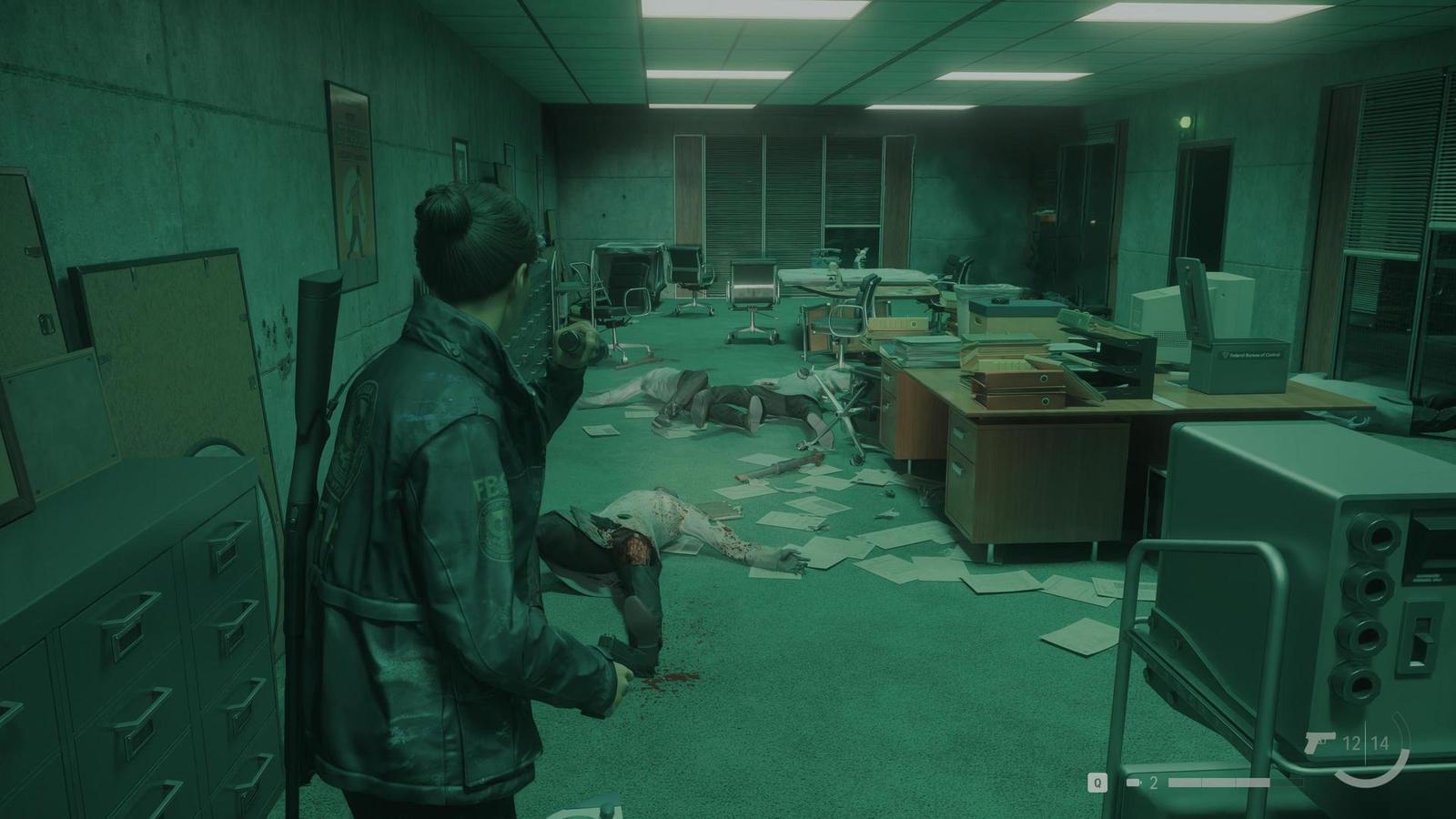1456x819 pixels.
Task: Click the Q key ability prompt
Action: pos(1098,782)
